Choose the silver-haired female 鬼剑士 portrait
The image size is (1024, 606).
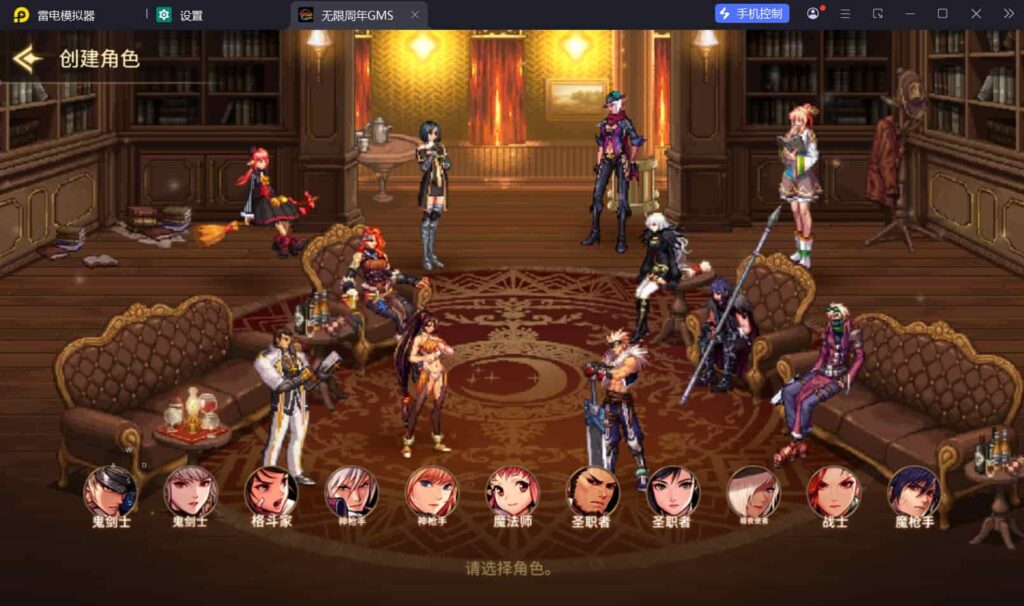(190, 492)
